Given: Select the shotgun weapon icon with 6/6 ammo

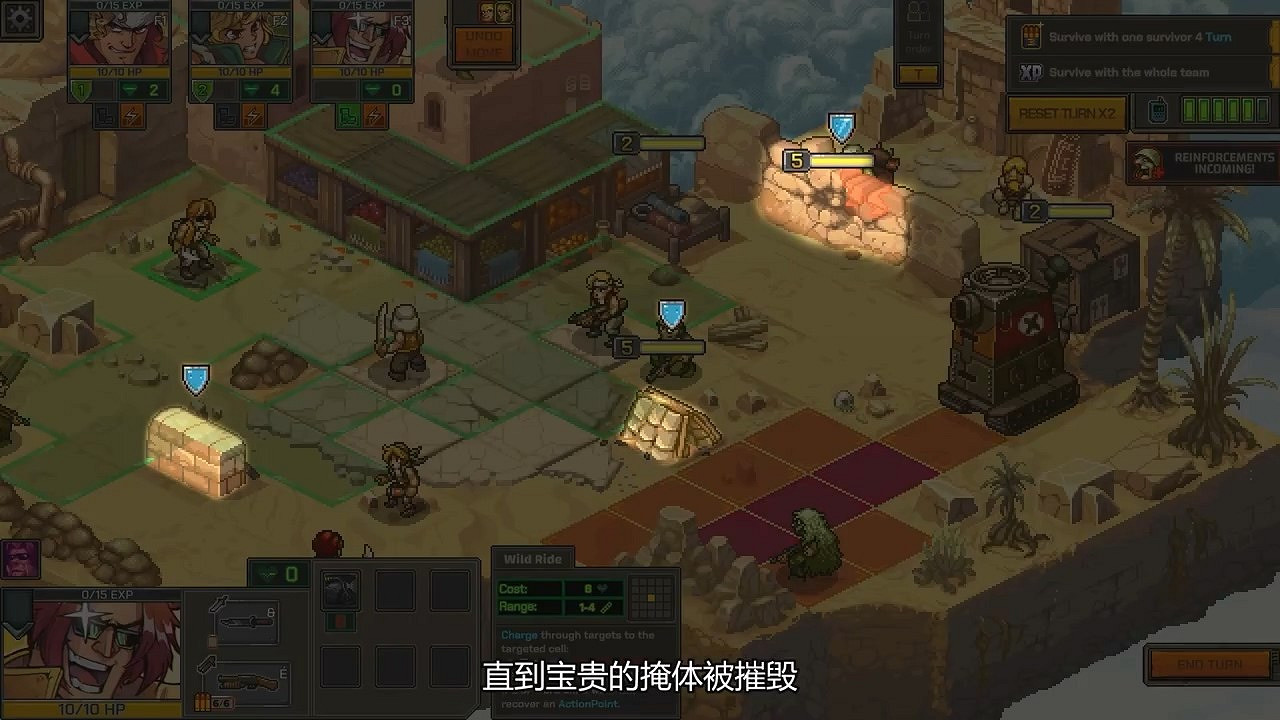Looking at the screenshot, I should point(247,682).
